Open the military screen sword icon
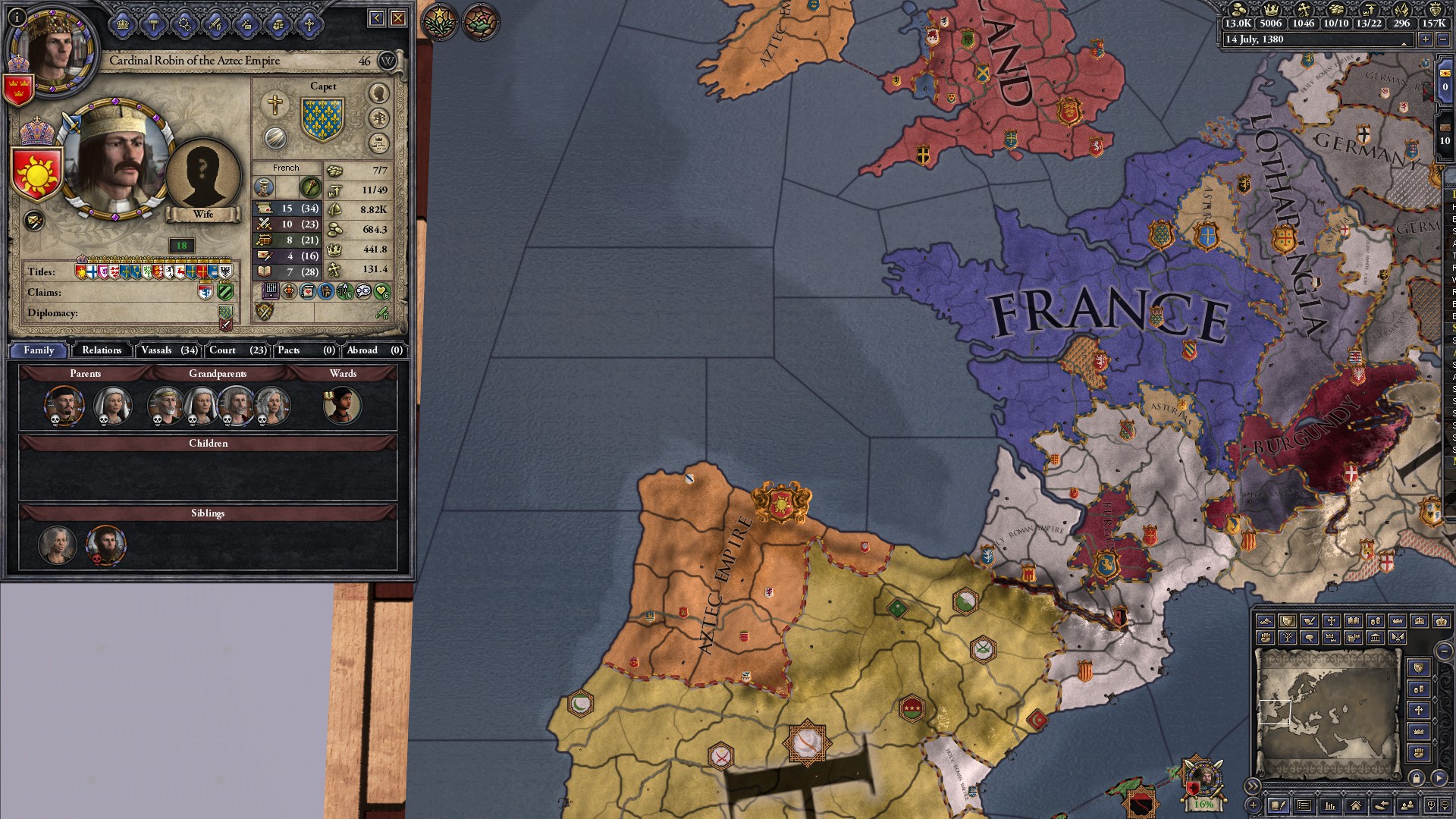Image resolution: width=1456 pixels, height=819 pixels. [x=215, y=24]
